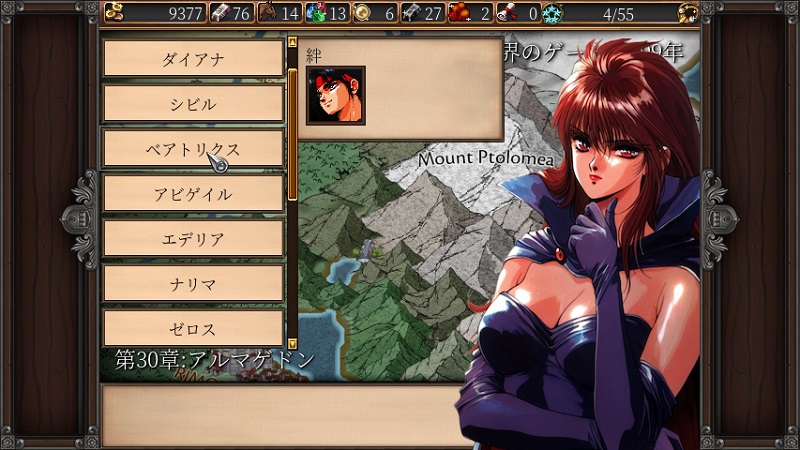Pick ゼロス at the list bottom
This screenshot has width=800, height=450.
194,328
